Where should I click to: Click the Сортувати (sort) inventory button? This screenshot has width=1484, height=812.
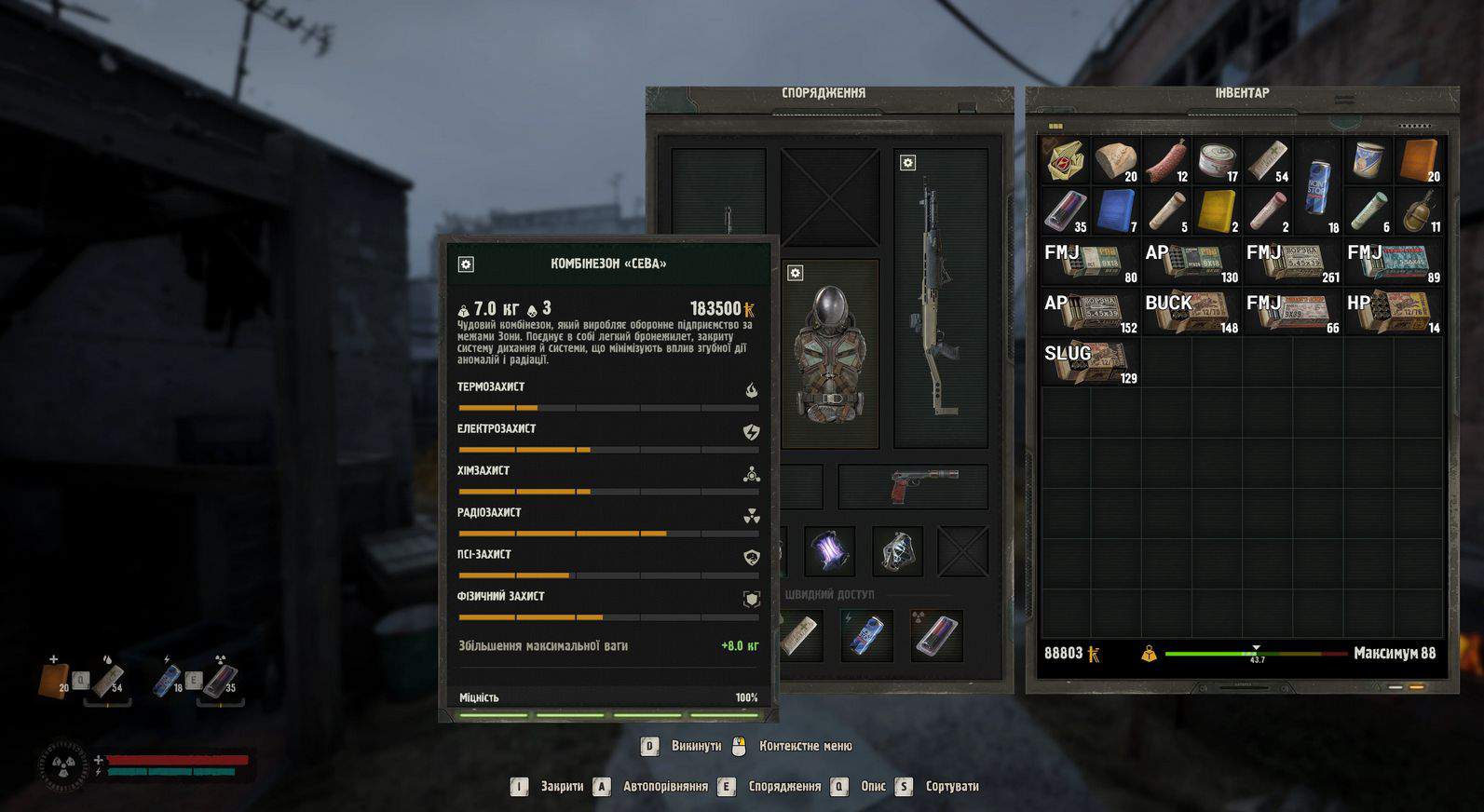pyautogui.click(x=951, y=787)
